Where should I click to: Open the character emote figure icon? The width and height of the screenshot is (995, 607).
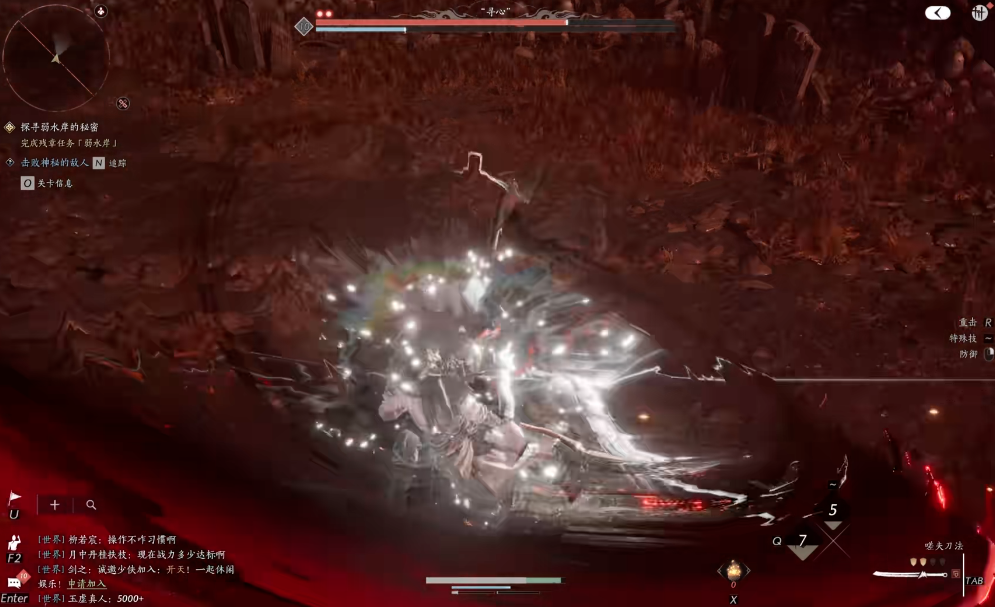point(15,542)
